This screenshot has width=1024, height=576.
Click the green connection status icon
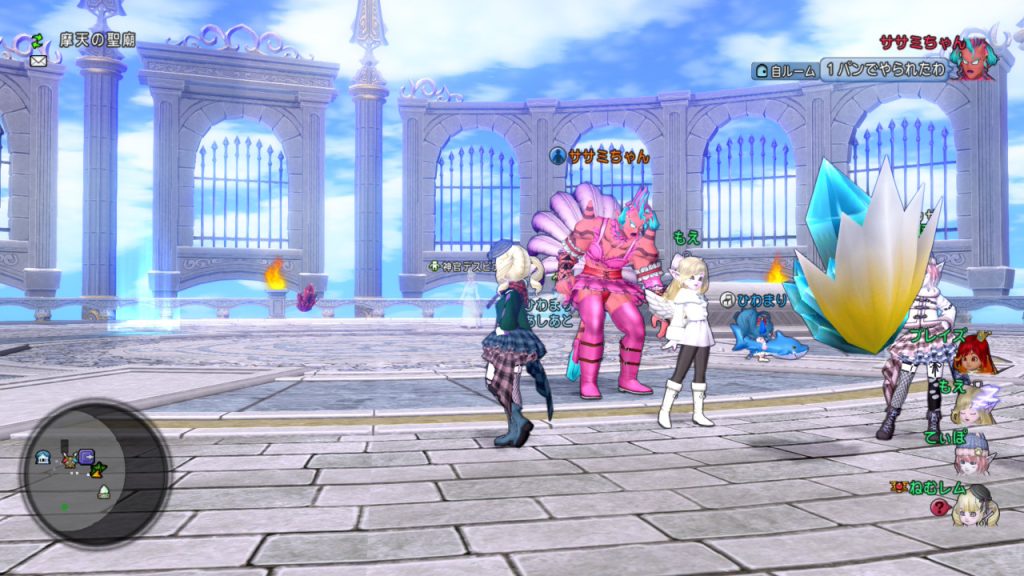pos(39,39)
